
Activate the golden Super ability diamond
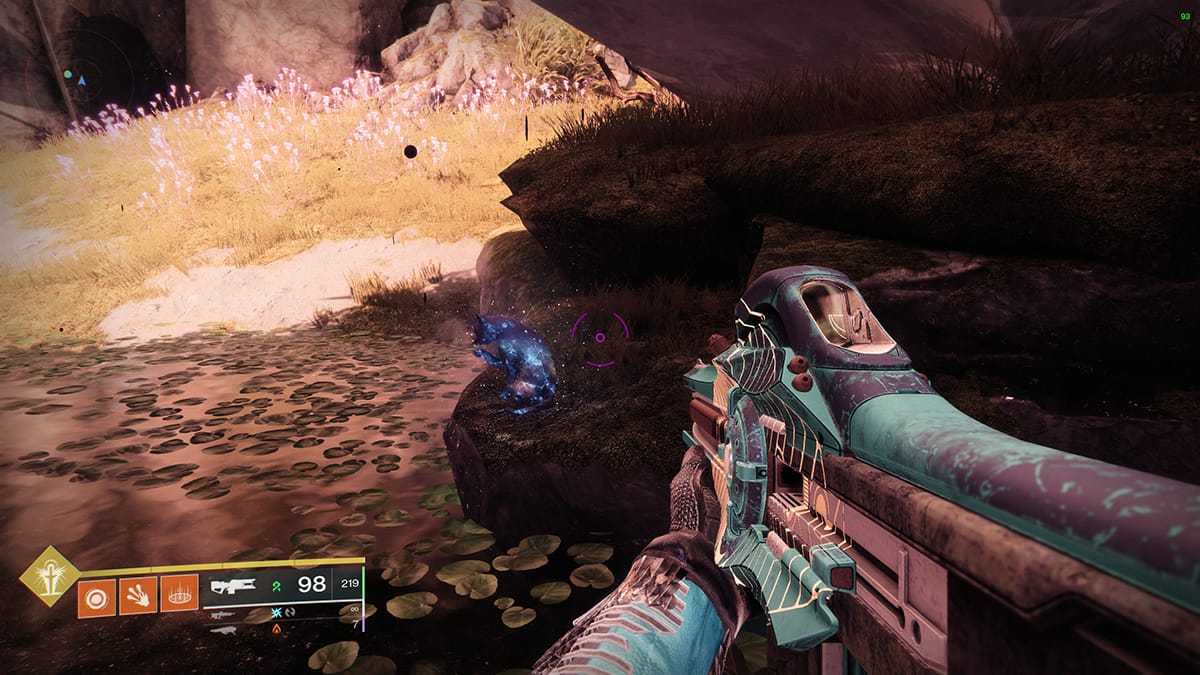[x=49, y=575]
